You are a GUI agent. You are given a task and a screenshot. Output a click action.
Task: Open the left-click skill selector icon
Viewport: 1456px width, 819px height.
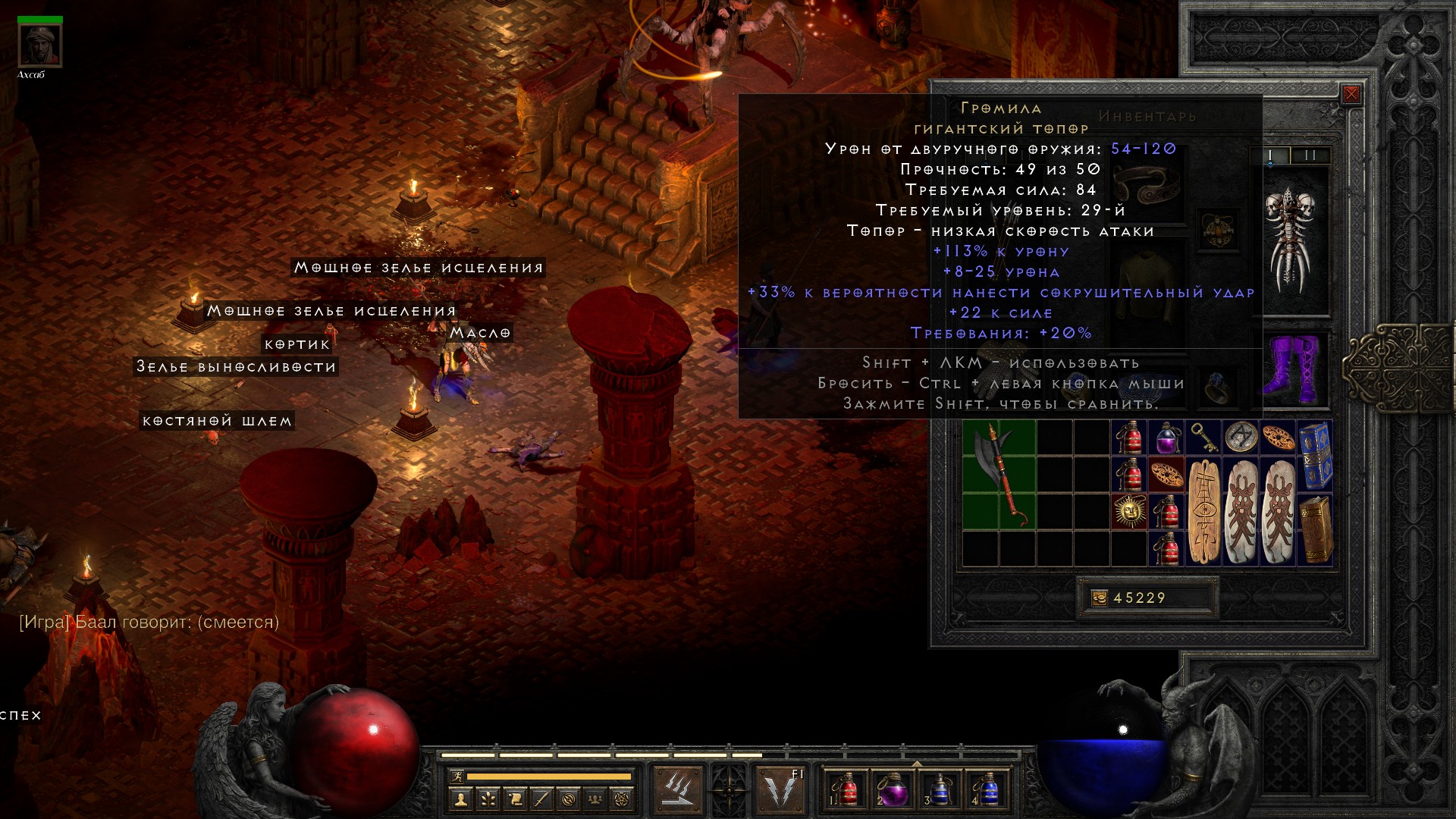tap(677, 789)
